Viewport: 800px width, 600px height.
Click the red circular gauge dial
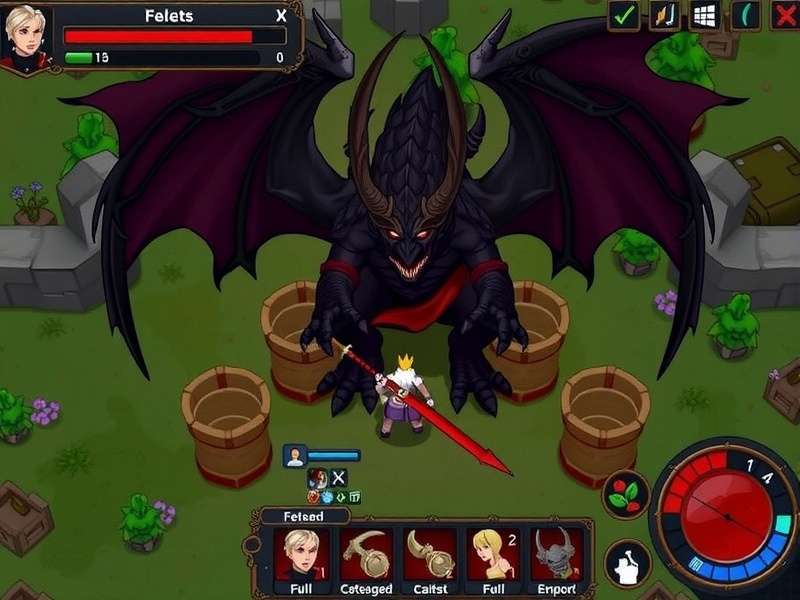[x=727, y=512]
